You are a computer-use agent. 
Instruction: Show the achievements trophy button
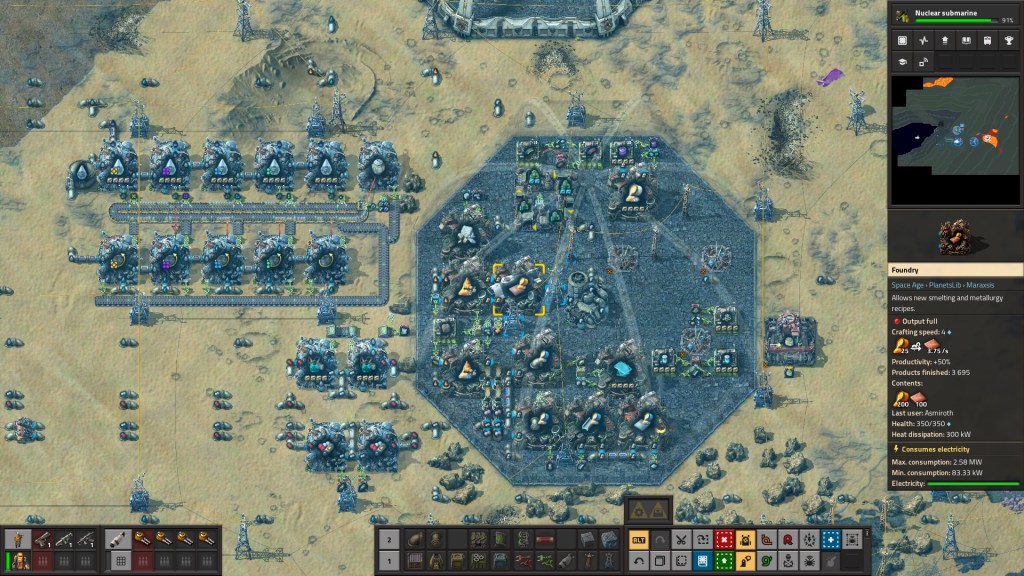[x=1010, y=41]
